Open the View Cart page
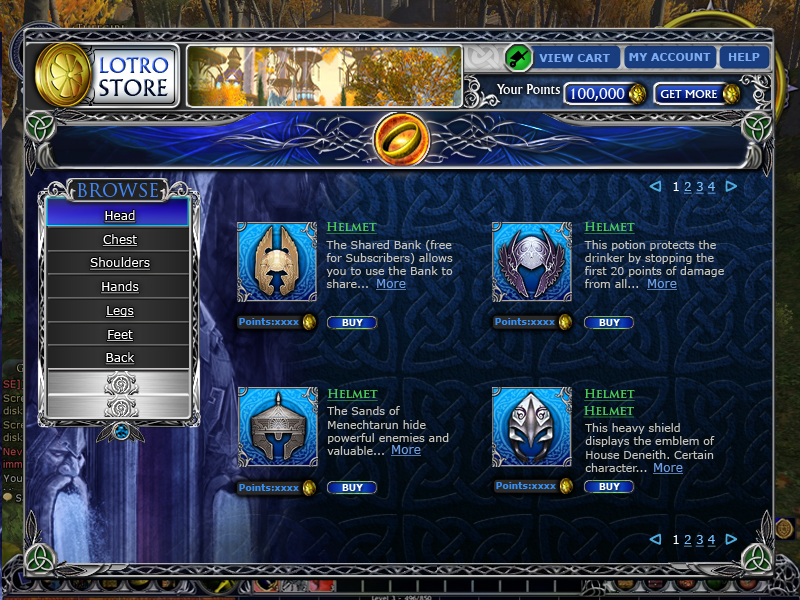 click(572, 57)
